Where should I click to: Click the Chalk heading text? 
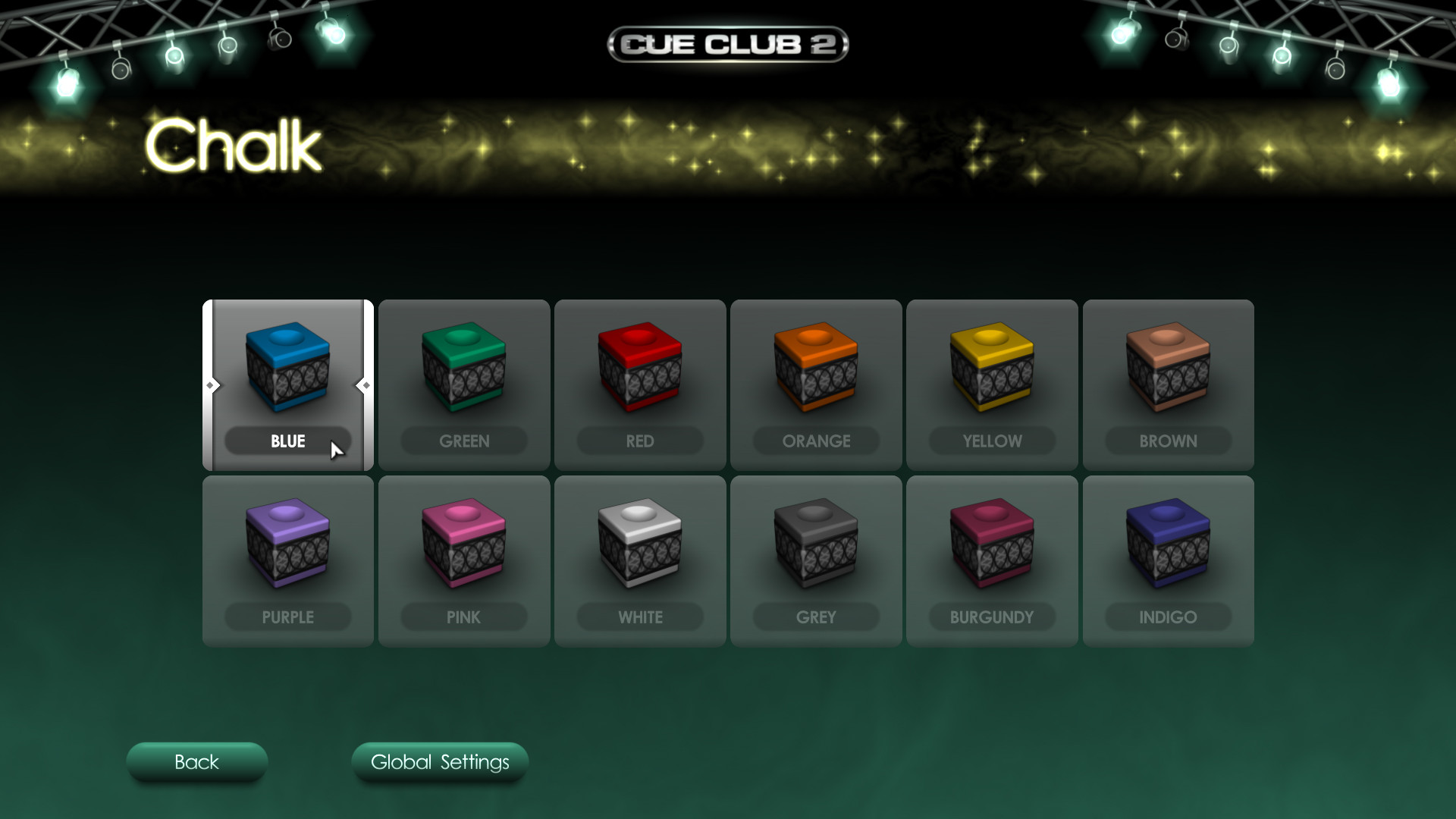(231, 146)
